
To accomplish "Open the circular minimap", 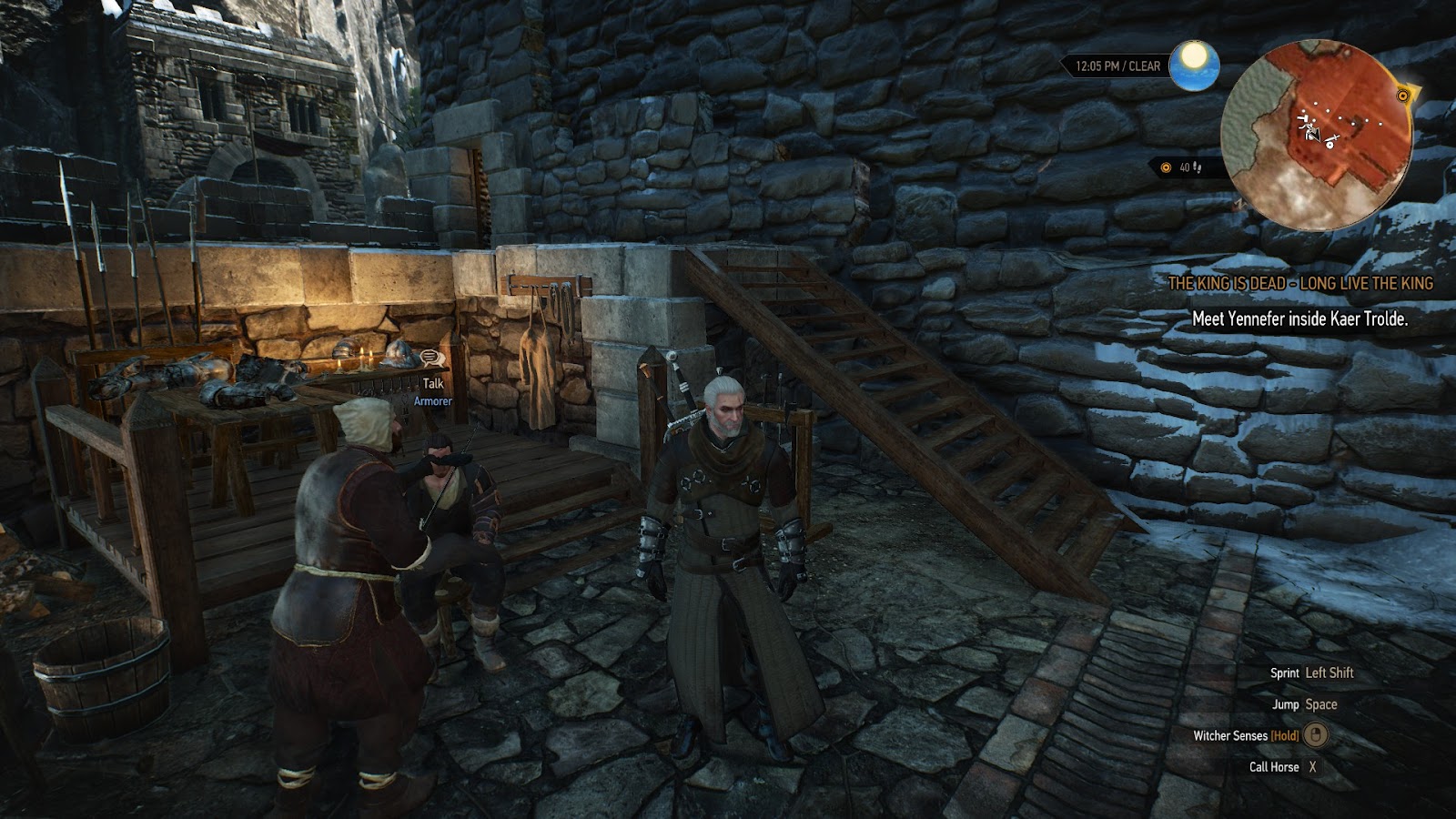I will coord(1316,136).
